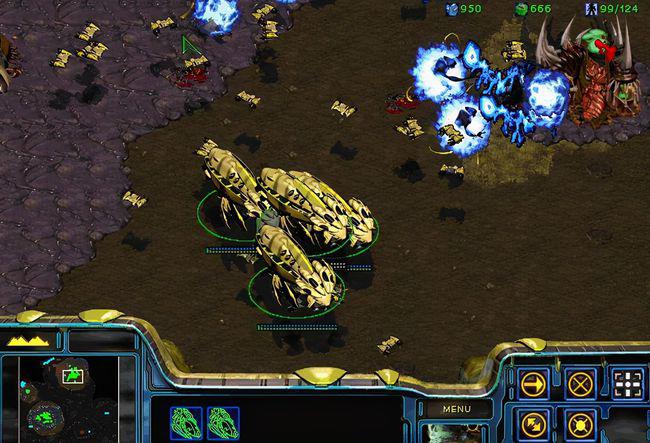Viewport: 650px width, 443px height.
Task: Select the Move command arrow icon
Action: 535,383
